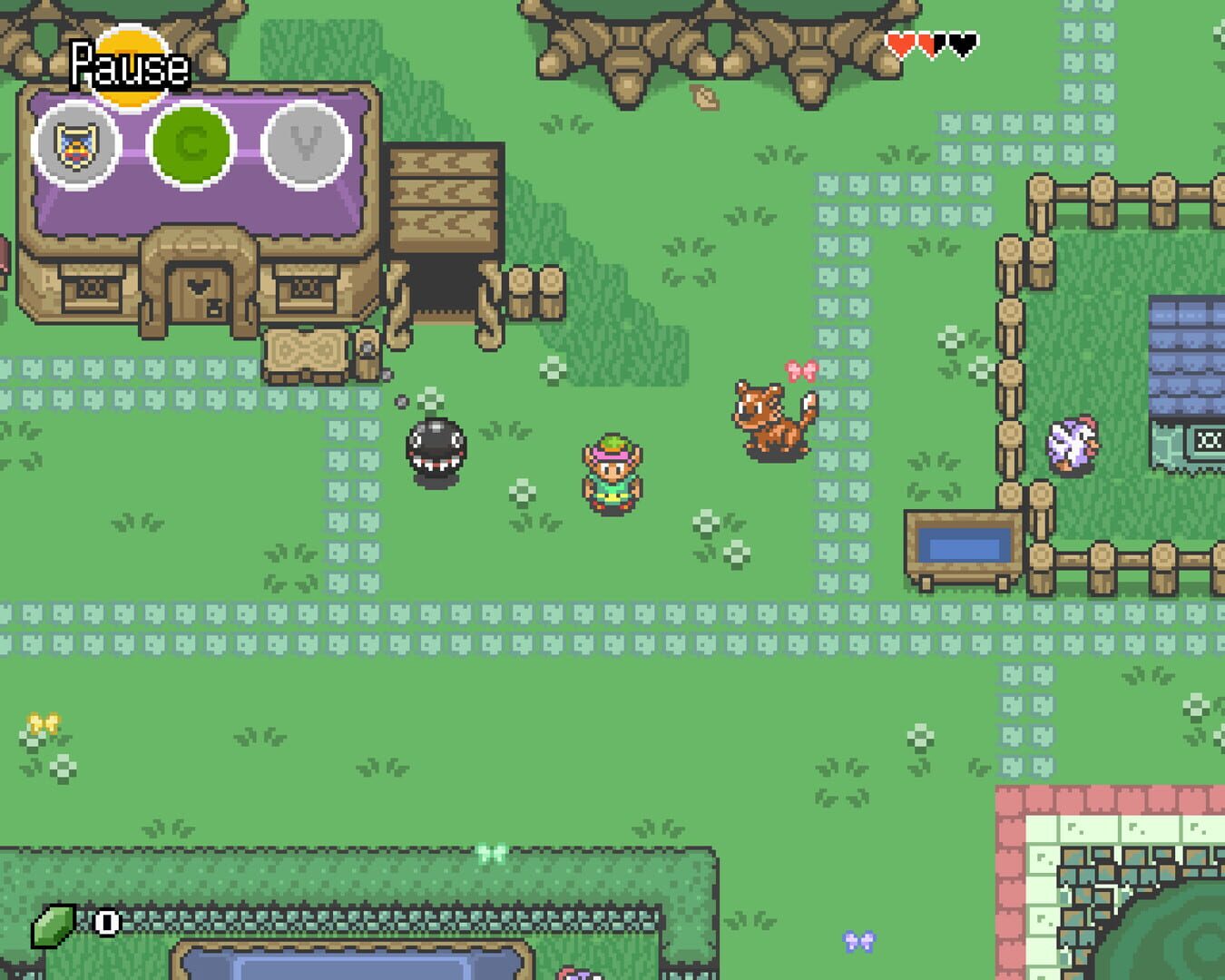
Task: Click the white cucco near the fence
Action: [x=1071, y=445]
